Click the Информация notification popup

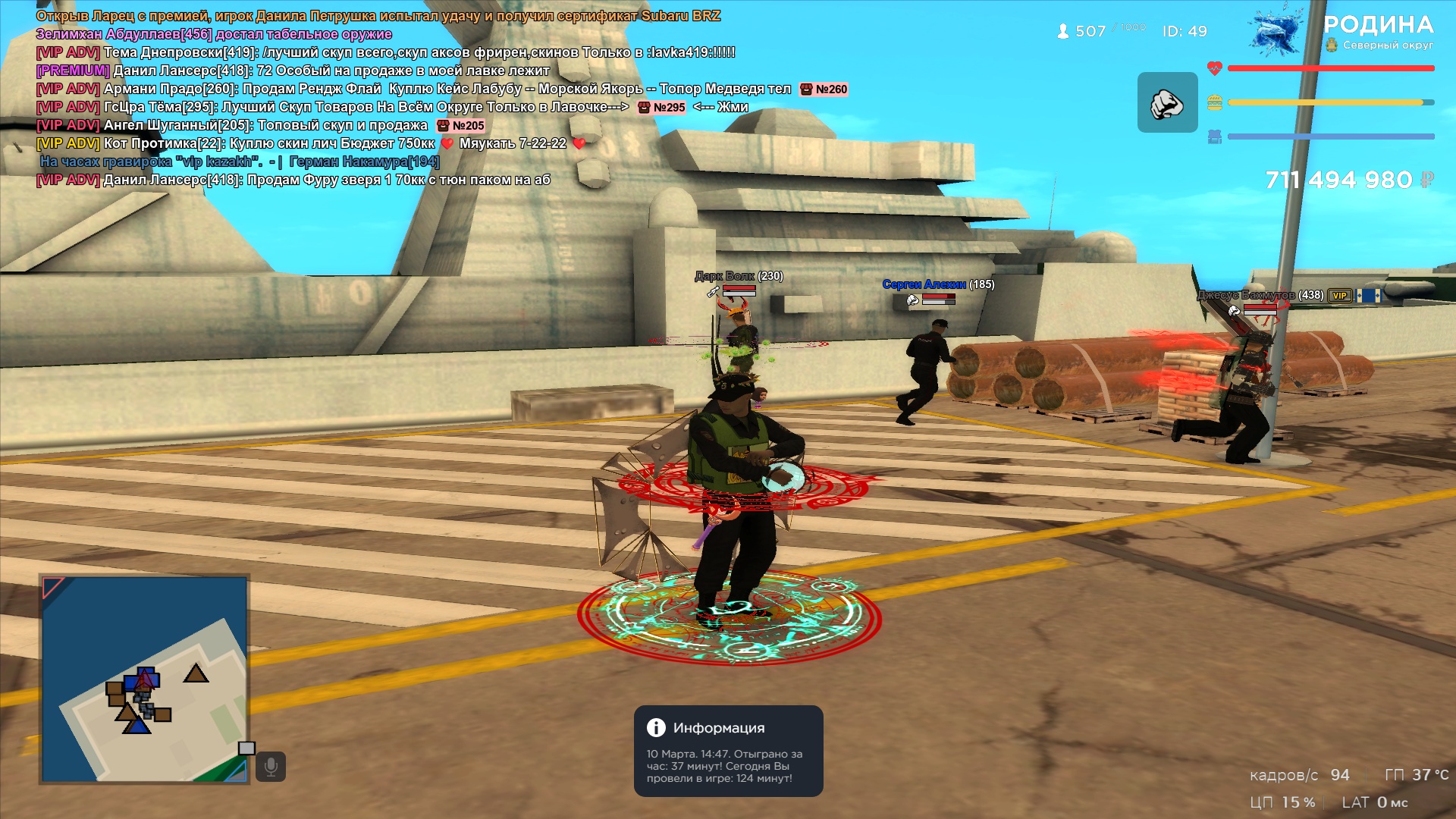coord(728,751)
